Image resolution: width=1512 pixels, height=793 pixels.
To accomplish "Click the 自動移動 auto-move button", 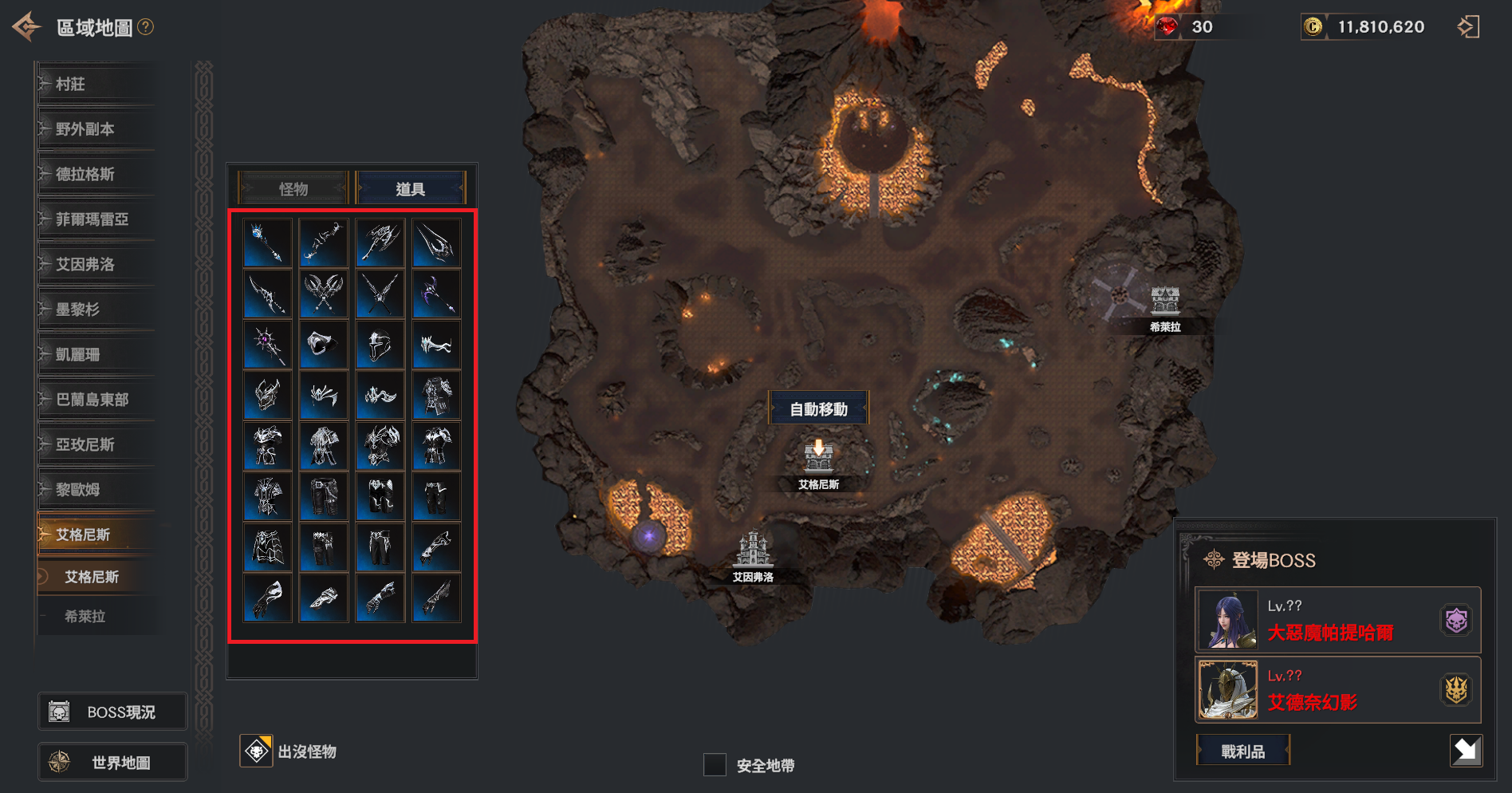I will click(x=818, y=409).
